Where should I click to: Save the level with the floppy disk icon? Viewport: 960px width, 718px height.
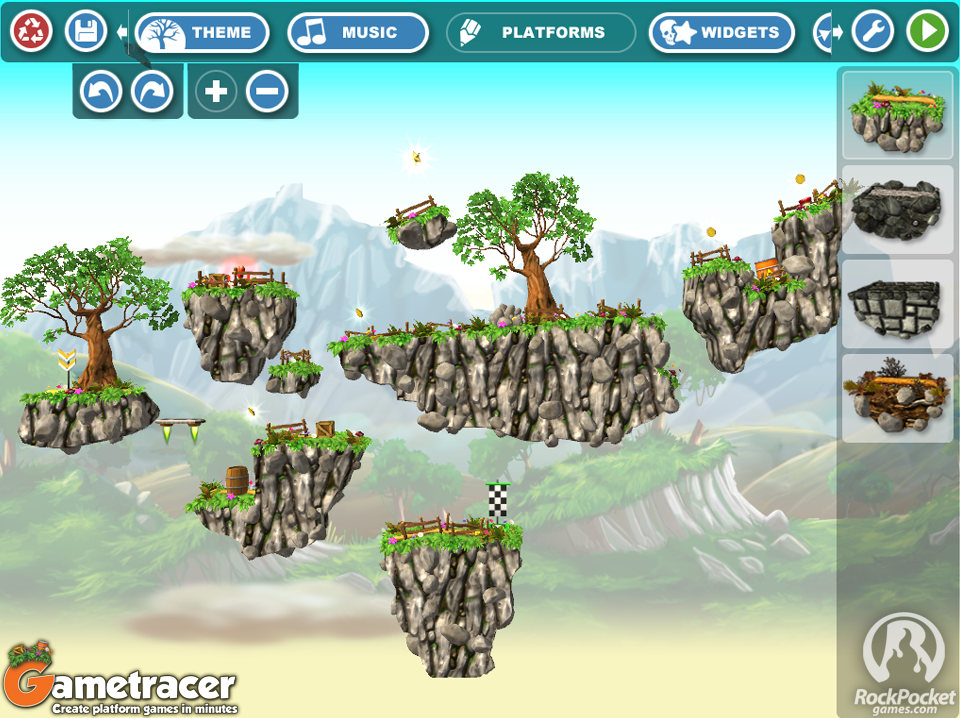click(86, 32)
